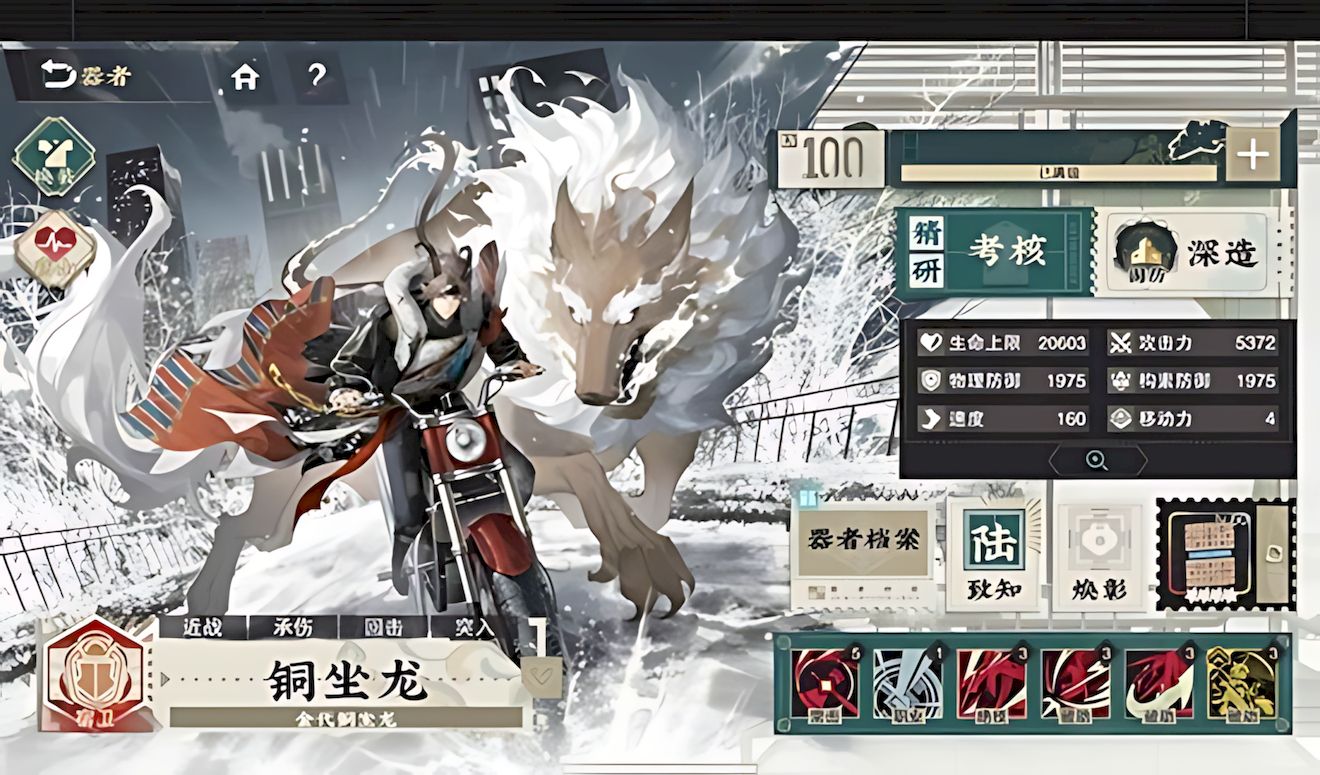Select the red coin skill icon
1320x775 pixels.
(825, 683)
